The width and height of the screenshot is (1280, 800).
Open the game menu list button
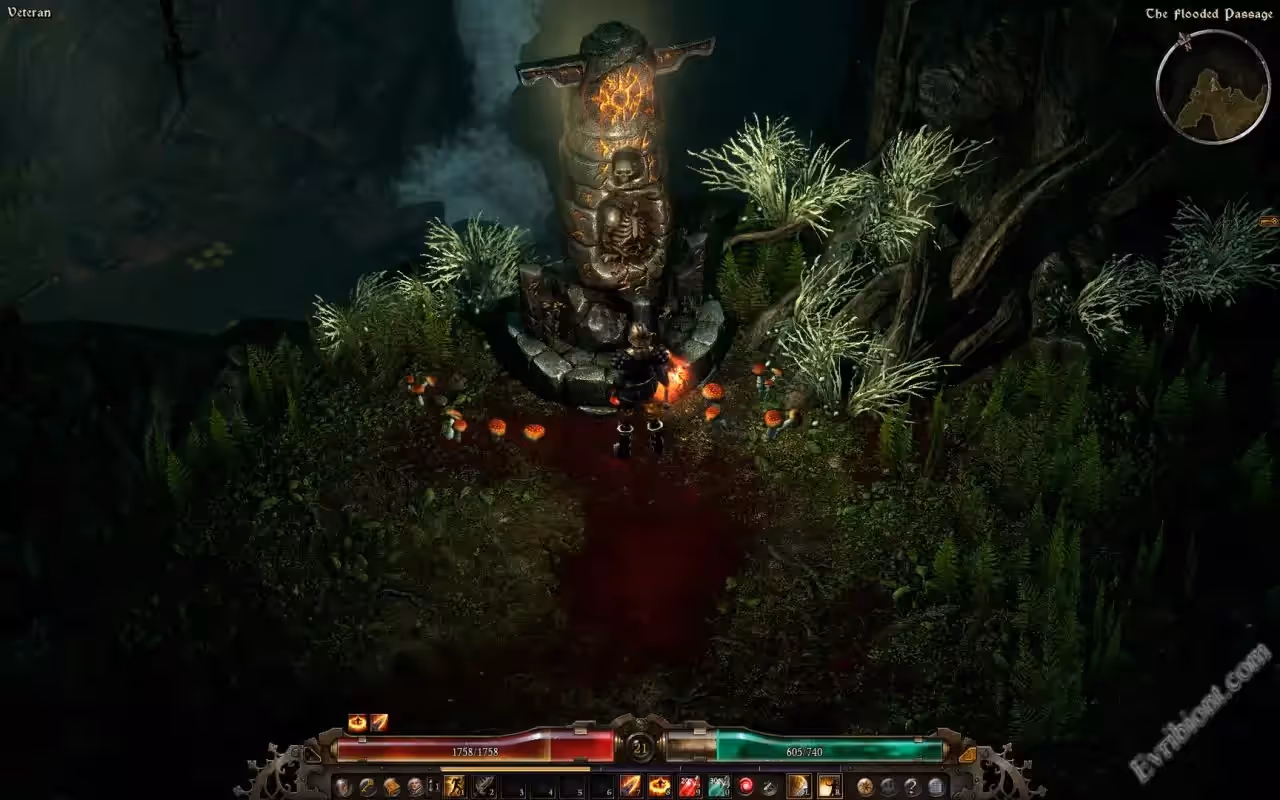[x=936, y=786]
